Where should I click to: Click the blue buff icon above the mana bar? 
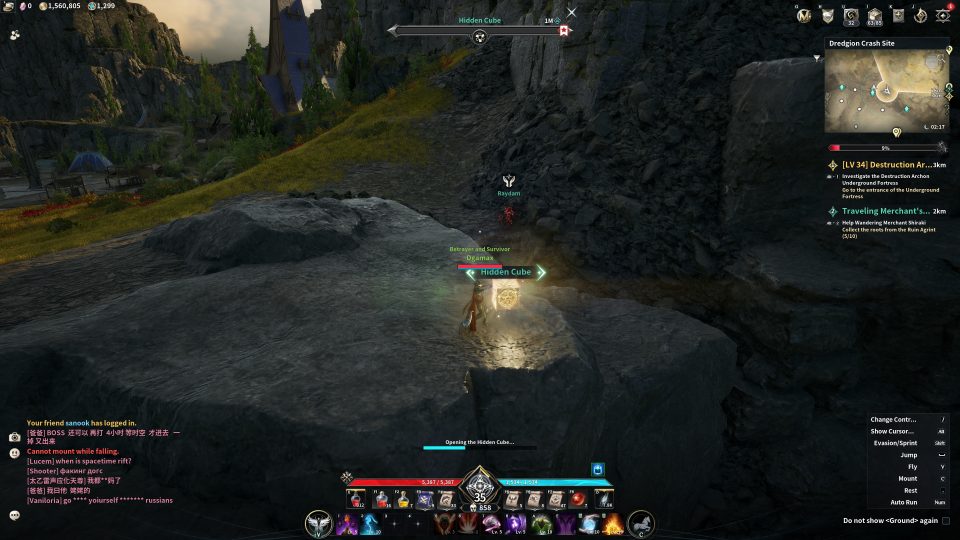pos(598,468)
